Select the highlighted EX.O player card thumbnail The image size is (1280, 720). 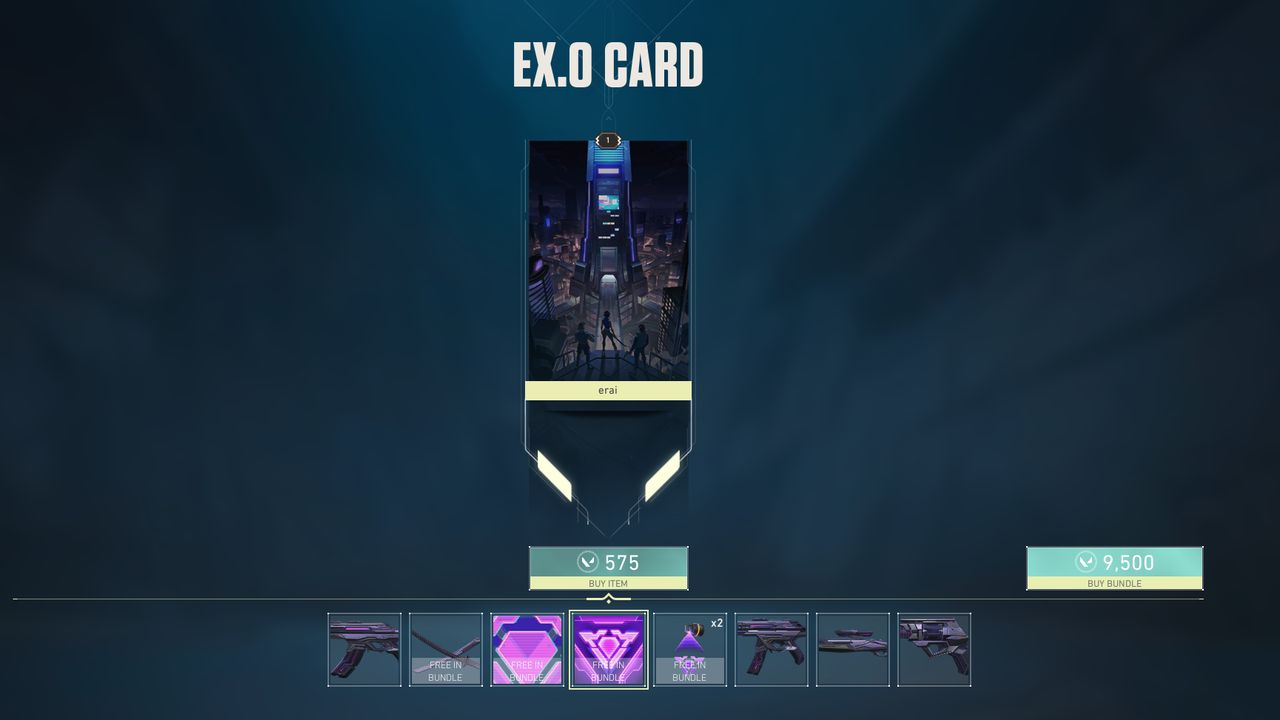(x=610, y=648)
